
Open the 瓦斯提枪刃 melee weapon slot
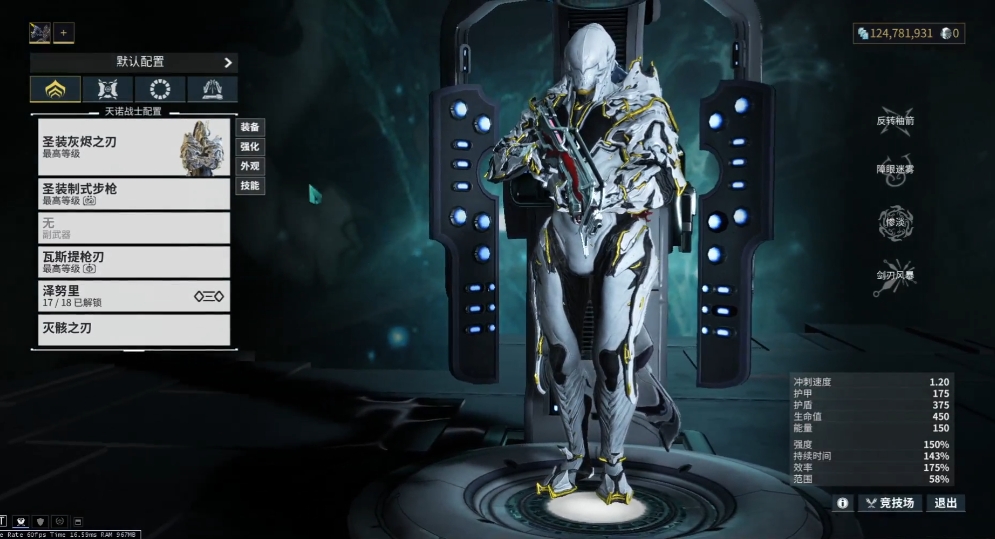(x=134, y=262)
